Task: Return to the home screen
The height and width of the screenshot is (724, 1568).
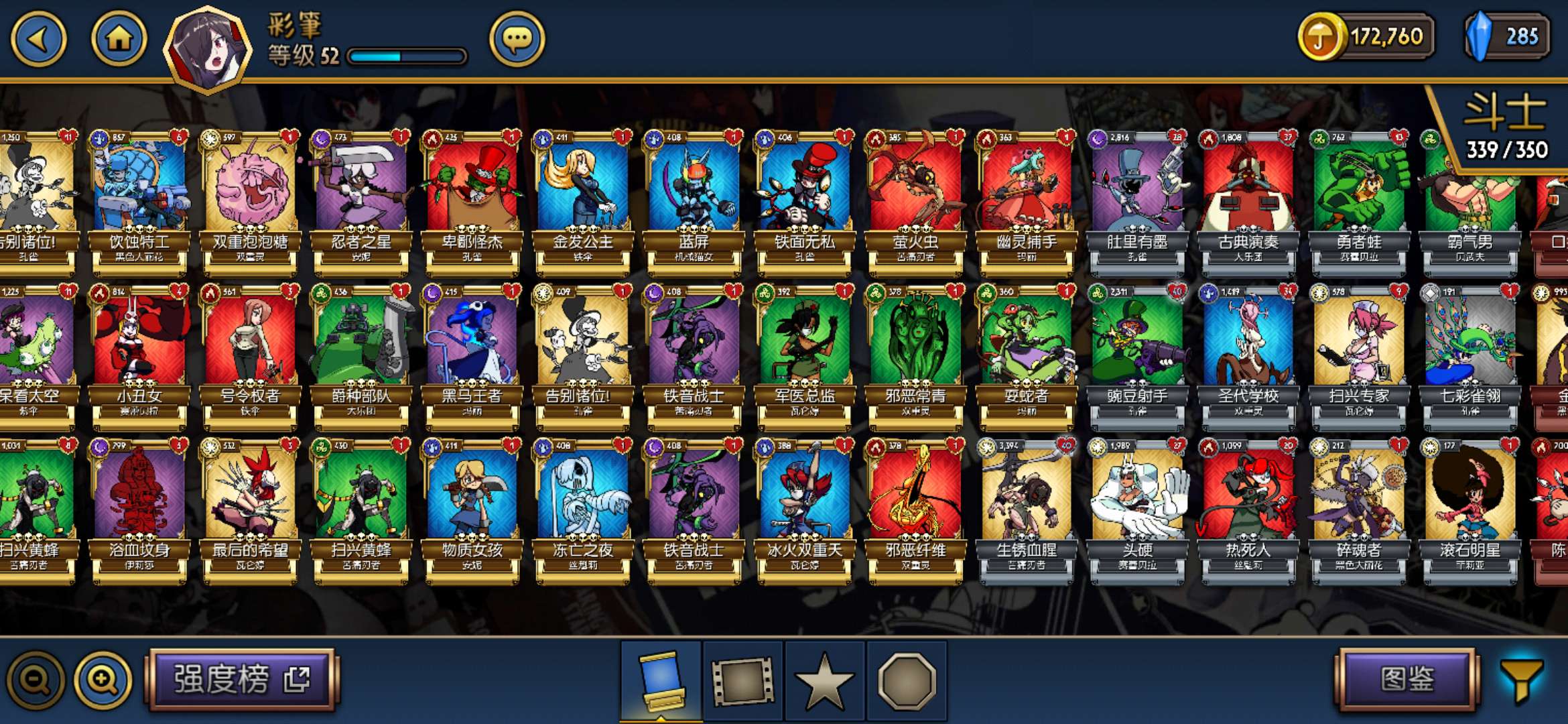Action: click(x=119, y=39)
